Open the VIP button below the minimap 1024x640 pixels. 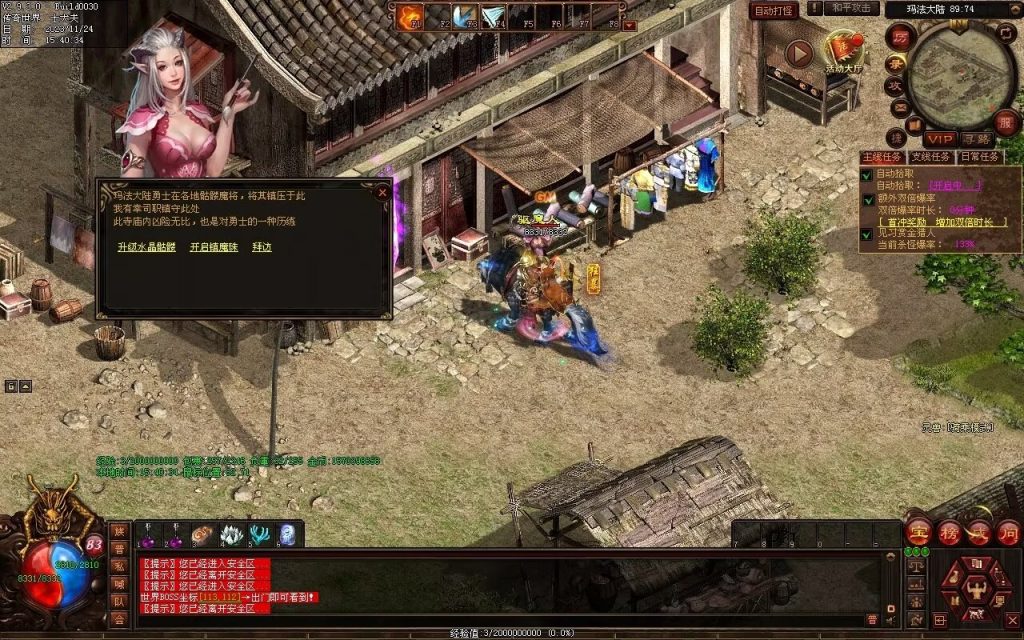click(939, 138)
